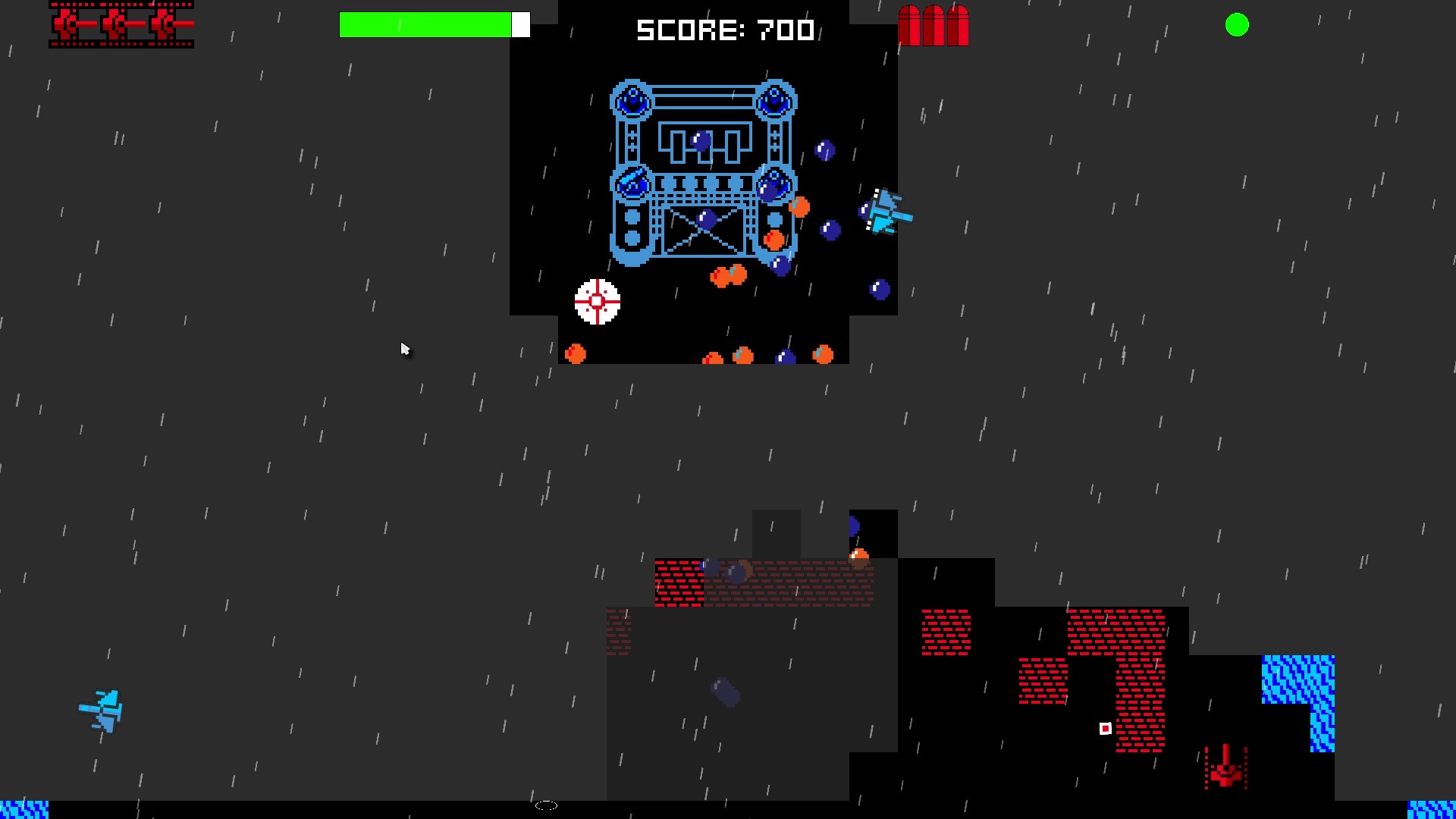Click the boss fortress's top-right turret
This screenshot has height=819, width=1456.
[773, 99]
